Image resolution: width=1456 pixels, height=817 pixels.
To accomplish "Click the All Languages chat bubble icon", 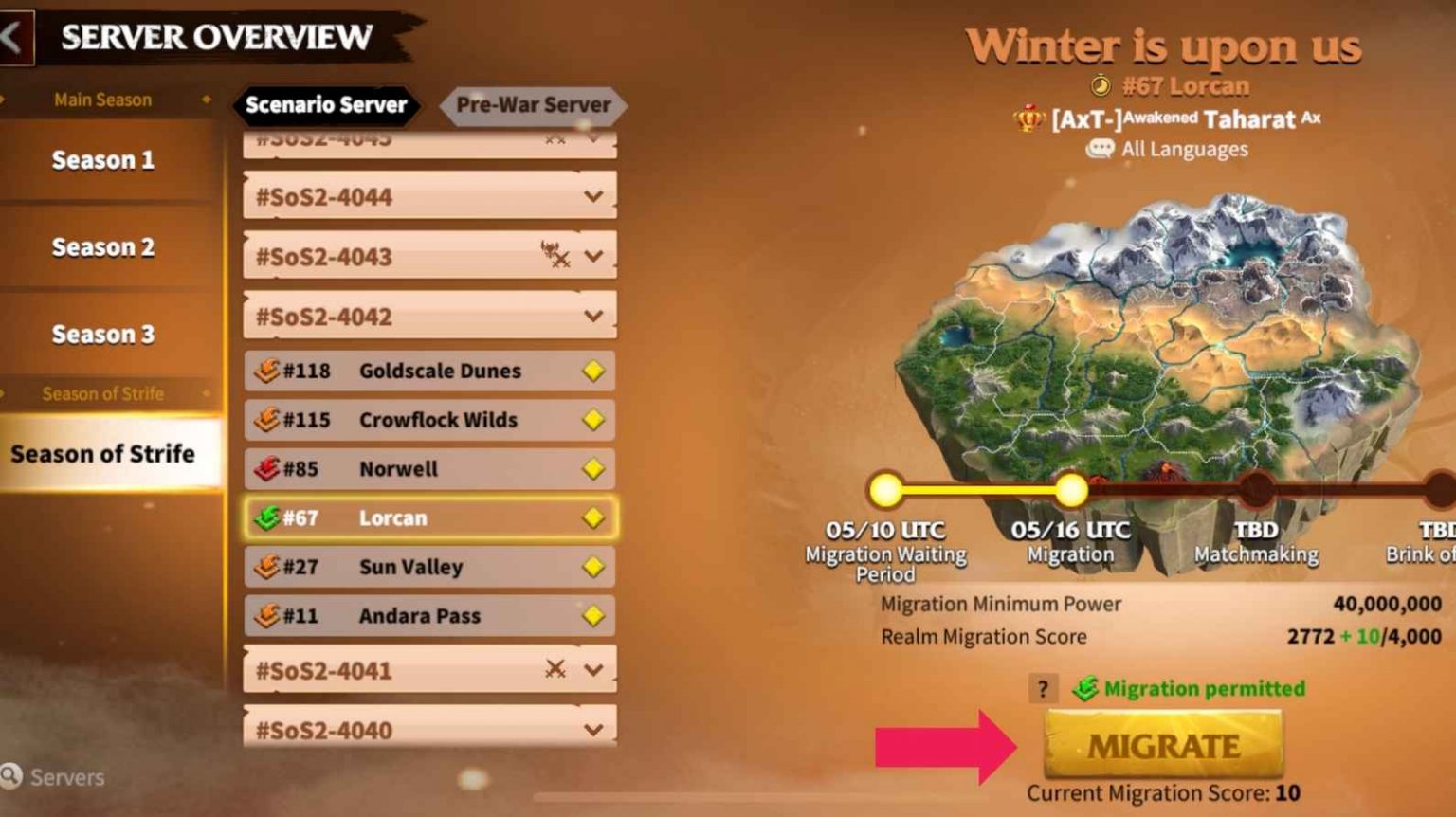I will point(1100,149).
